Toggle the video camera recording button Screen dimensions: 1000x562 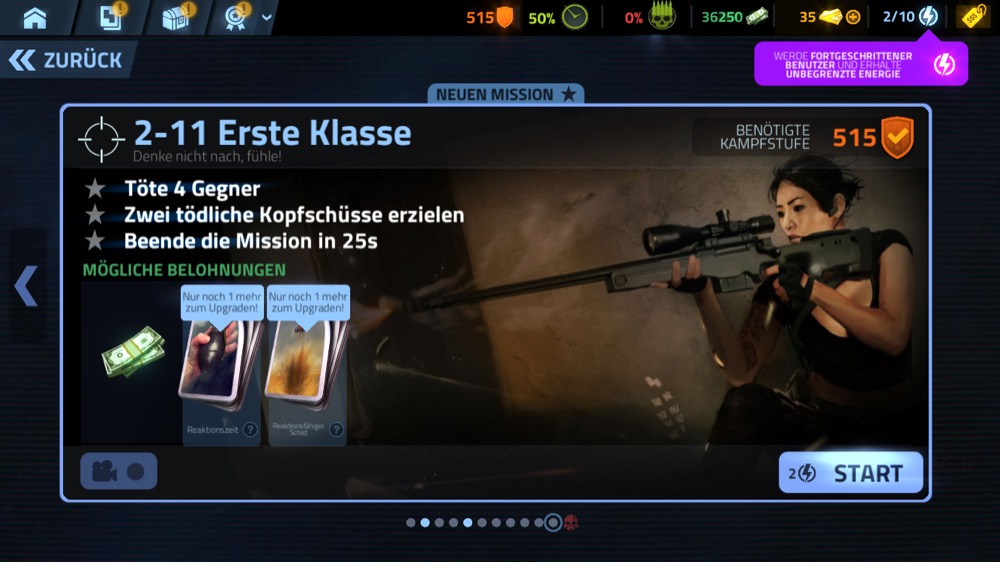[x=118, y=472]
